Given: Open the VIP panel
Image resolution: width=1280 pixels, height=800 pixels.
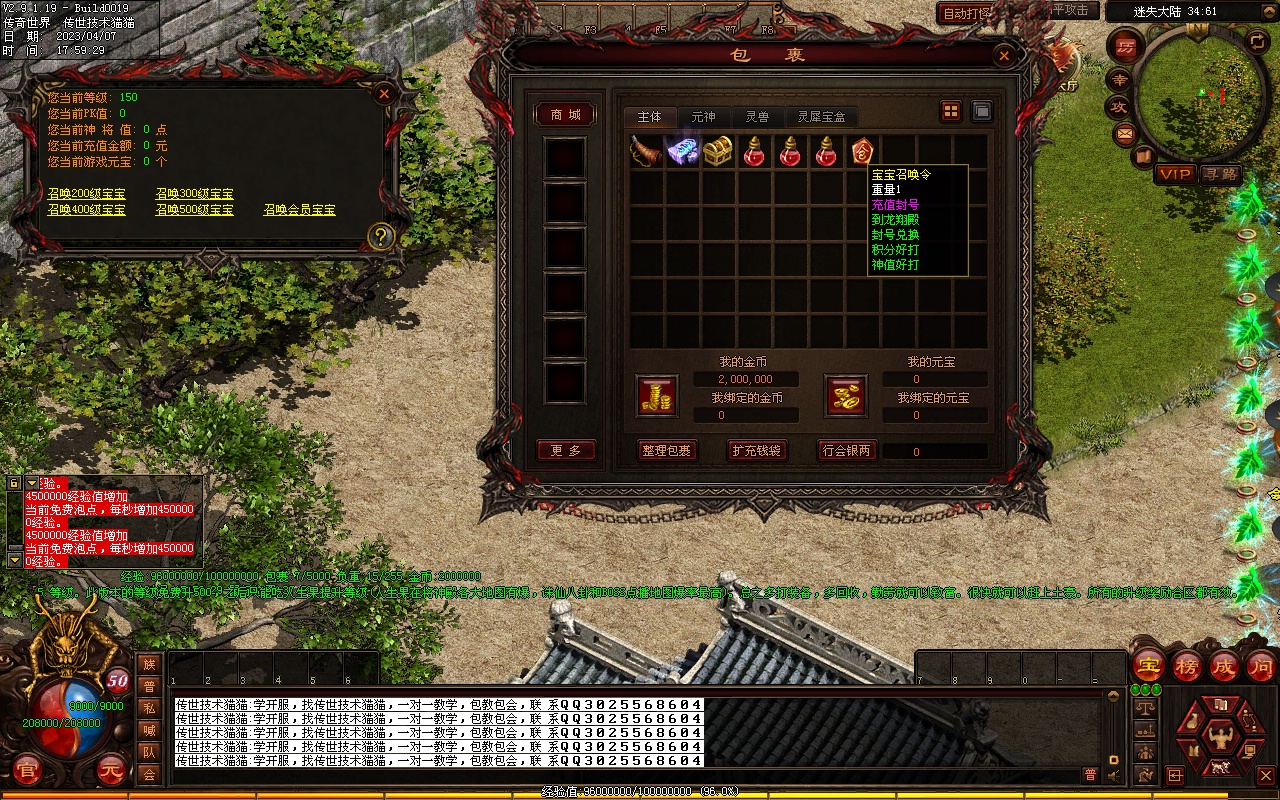Looking at the screenshot, I should click(x=1175, y=174).
